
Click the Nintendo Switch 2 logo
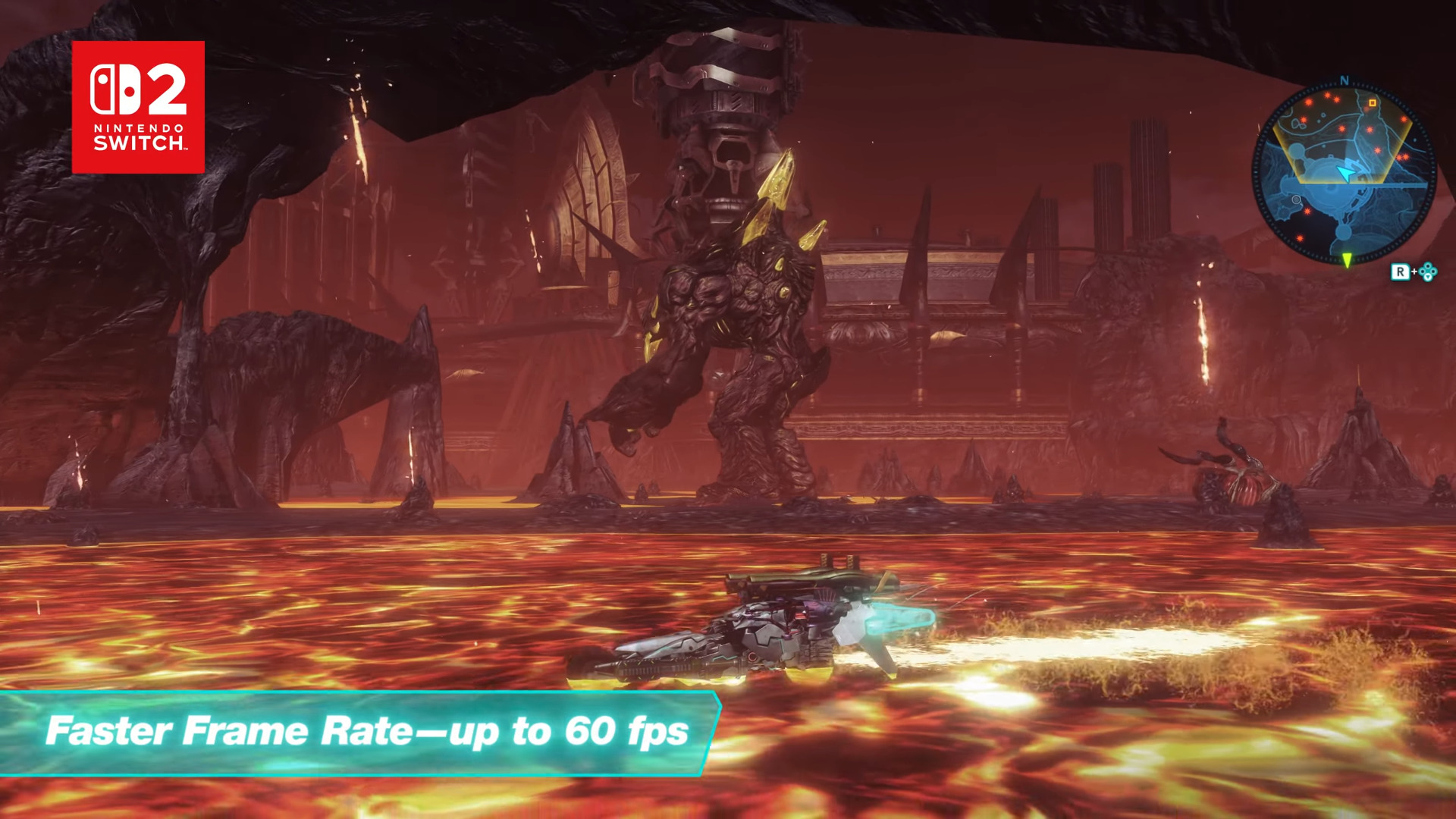pos(138,107)
